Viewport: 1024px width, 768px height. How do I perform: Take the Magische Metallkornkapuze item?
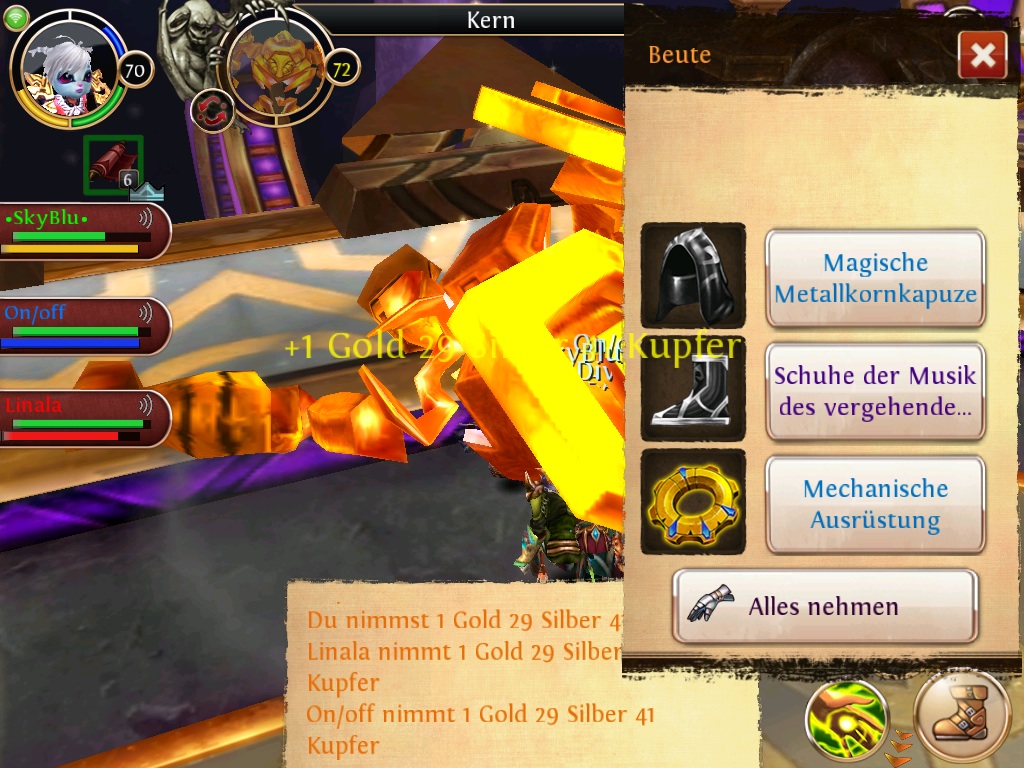pyautogui.click(x=875, y=278)
